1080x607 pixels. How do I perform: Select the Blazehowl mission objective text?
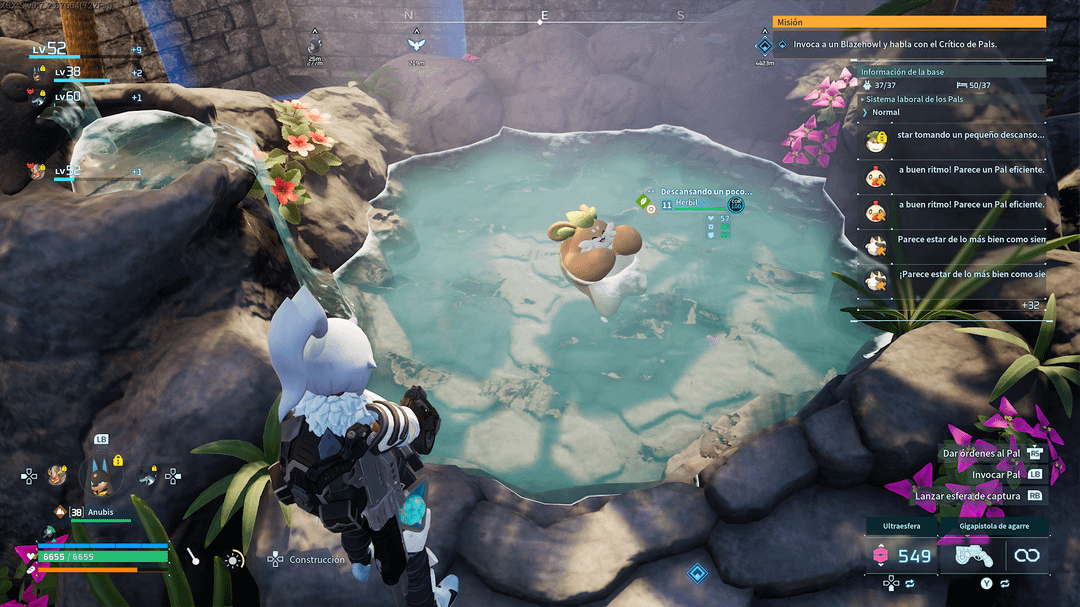(895, 45)
